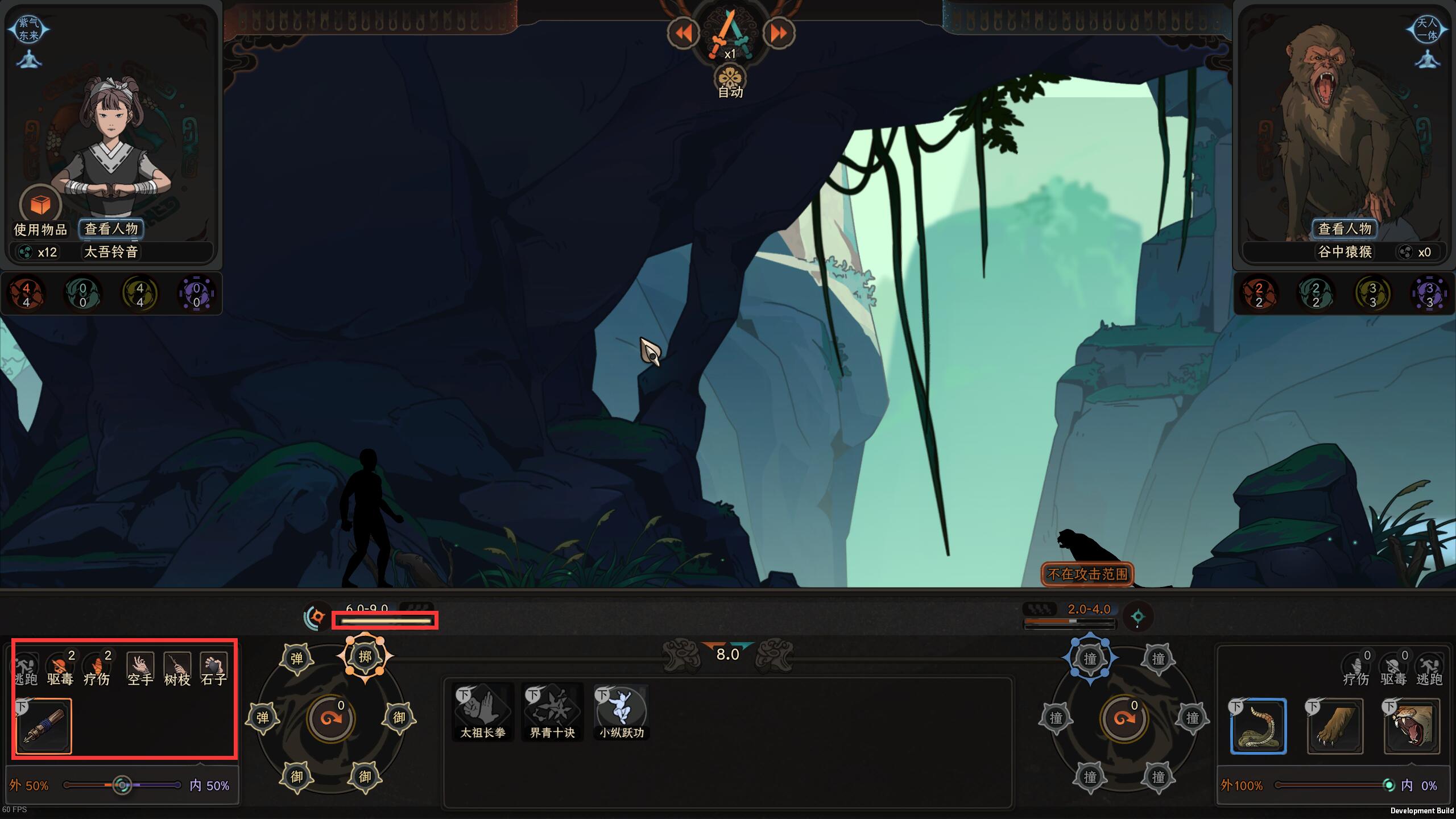The width and height of the screenshot is (1456, 819).
Task: Click the 紫气东来 badge on player portrait
Action: click(x=28, y=28)
